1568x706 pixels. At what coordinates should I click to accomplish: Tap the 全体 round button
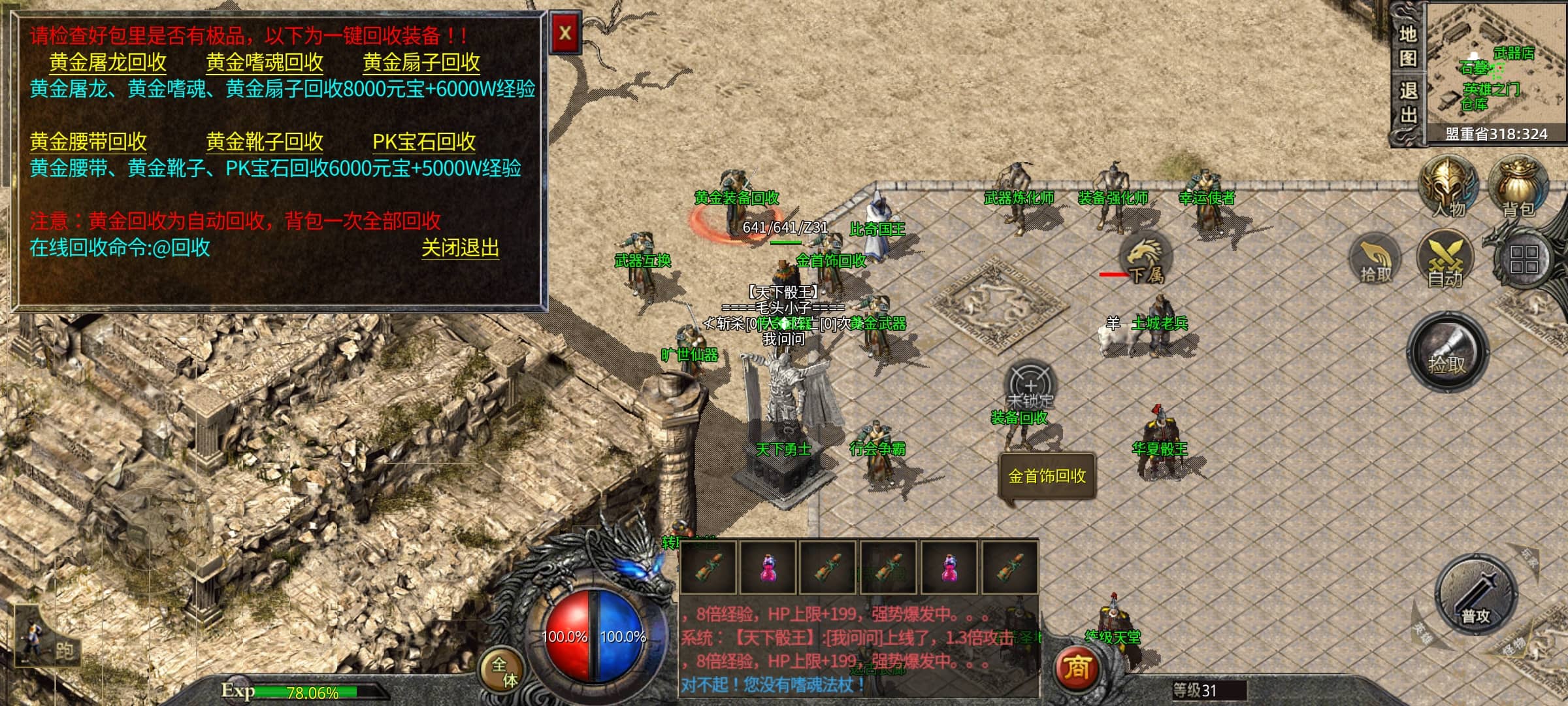tap(504, 671)
